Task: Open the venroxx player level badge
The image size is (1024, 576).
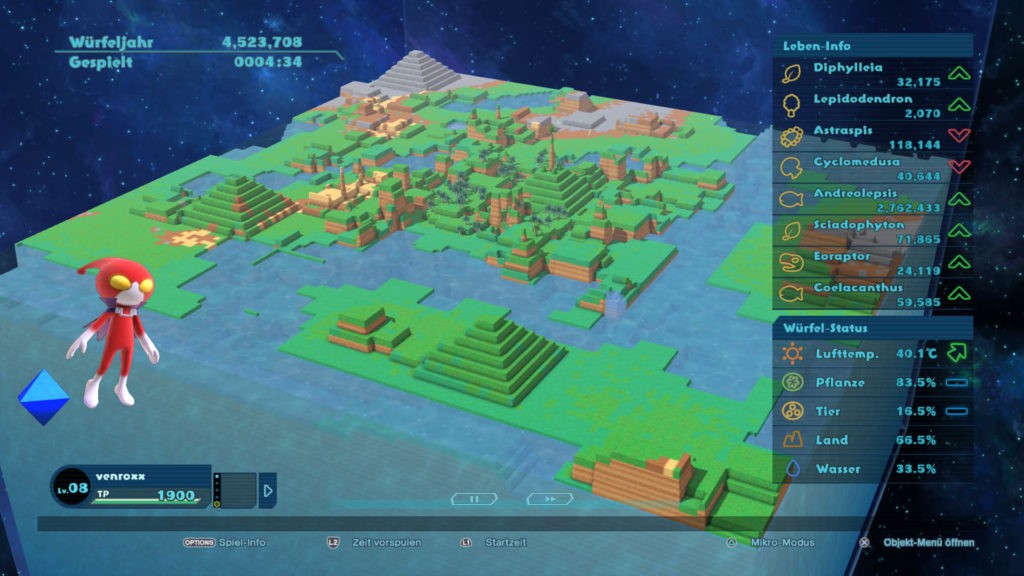Action: tap(70, 486)
